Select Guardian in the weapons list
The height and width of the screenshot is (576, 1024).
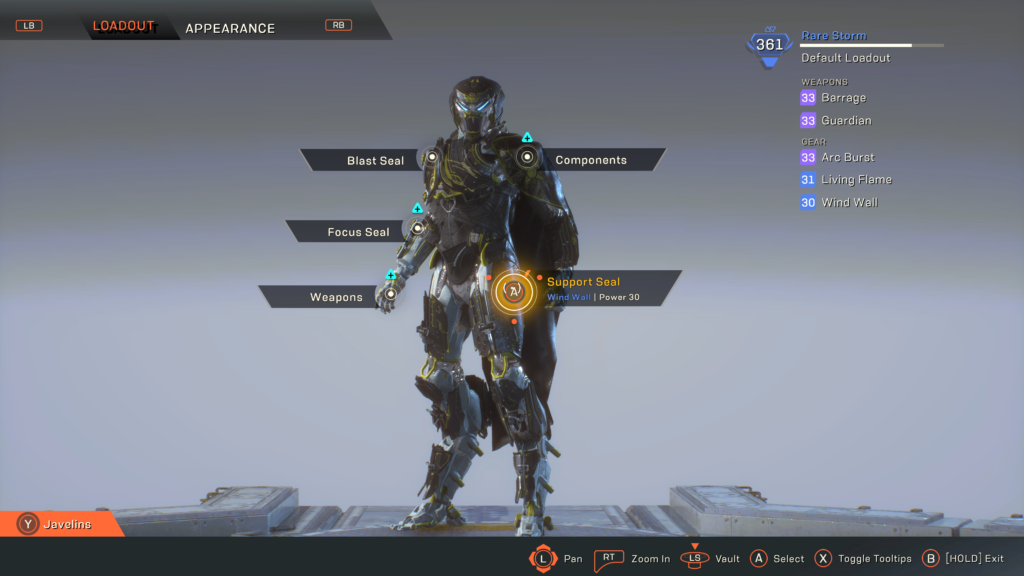[846, 121]
